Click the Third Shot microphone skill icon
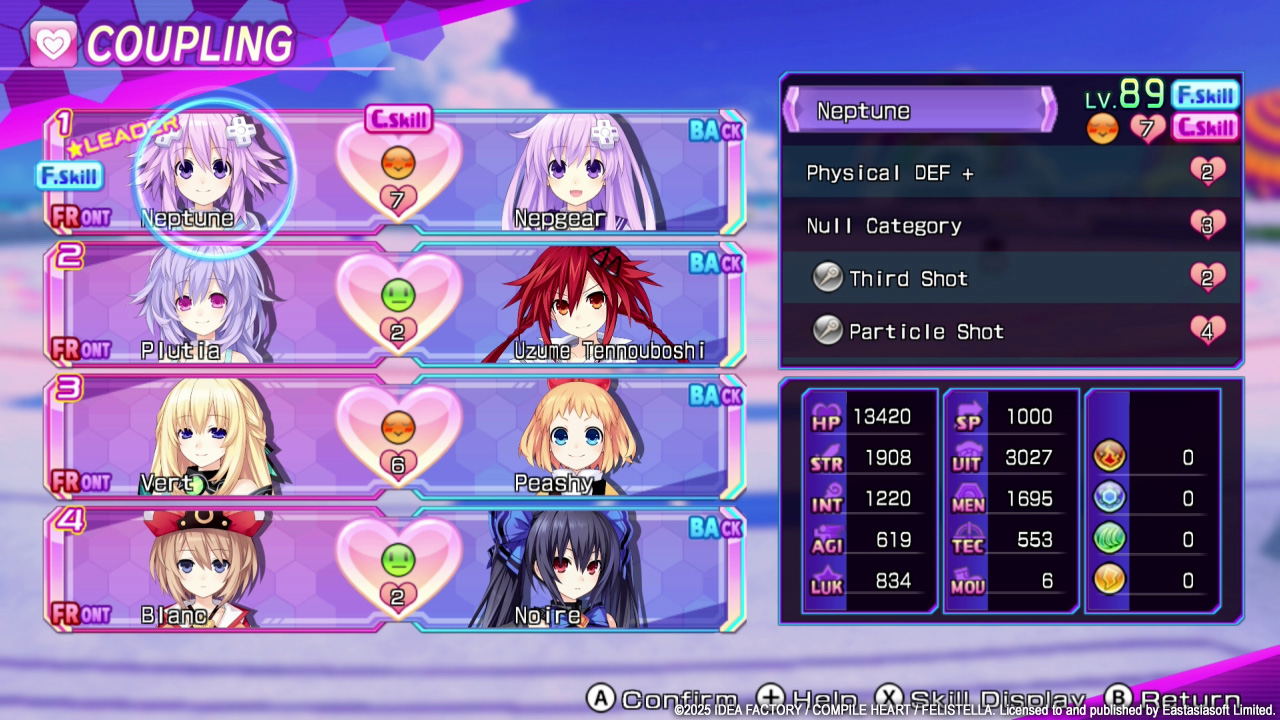 (827, 279)
